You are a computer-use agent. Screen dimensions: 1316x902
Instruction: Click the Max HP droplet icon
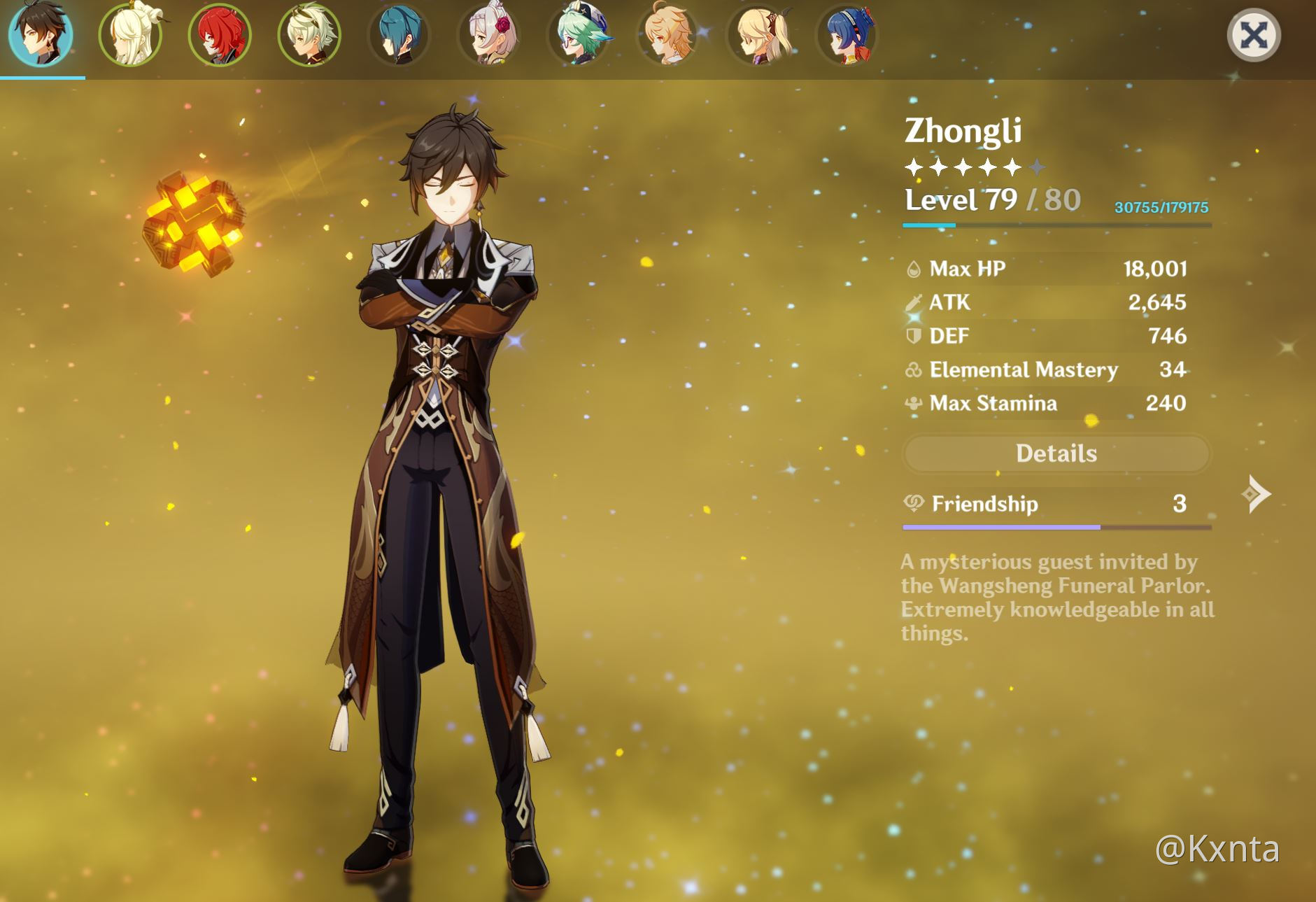click(x=912, y=268)
